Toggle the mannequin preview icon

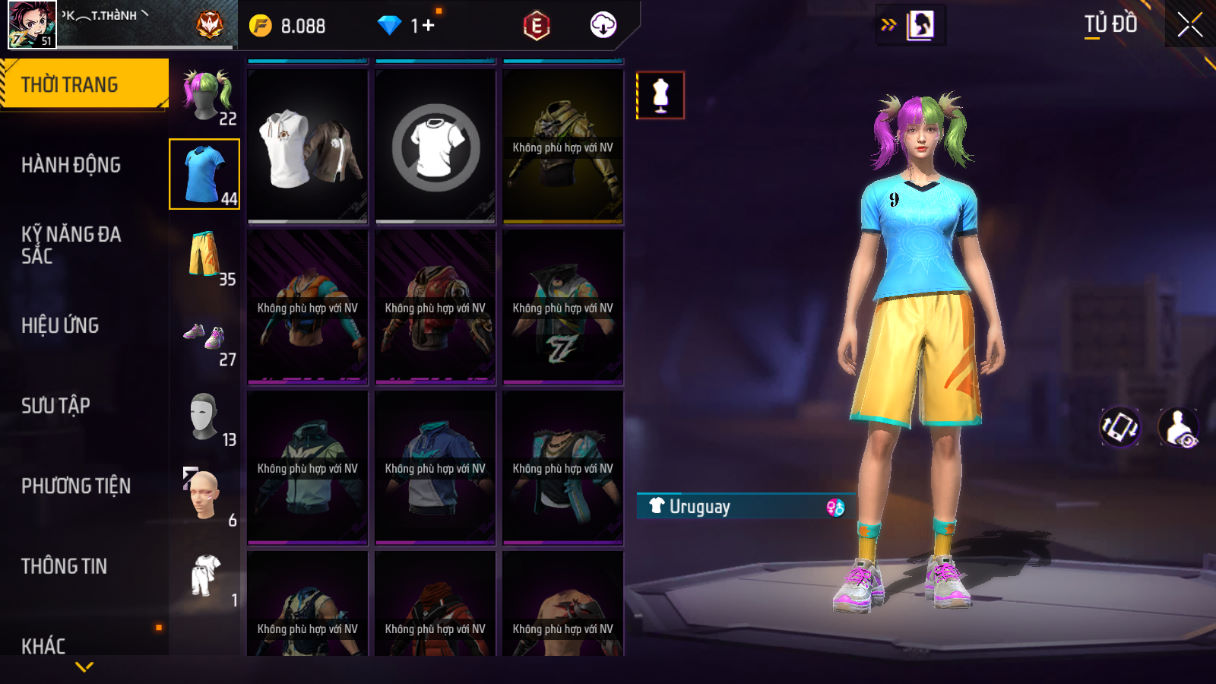[661, 95]
